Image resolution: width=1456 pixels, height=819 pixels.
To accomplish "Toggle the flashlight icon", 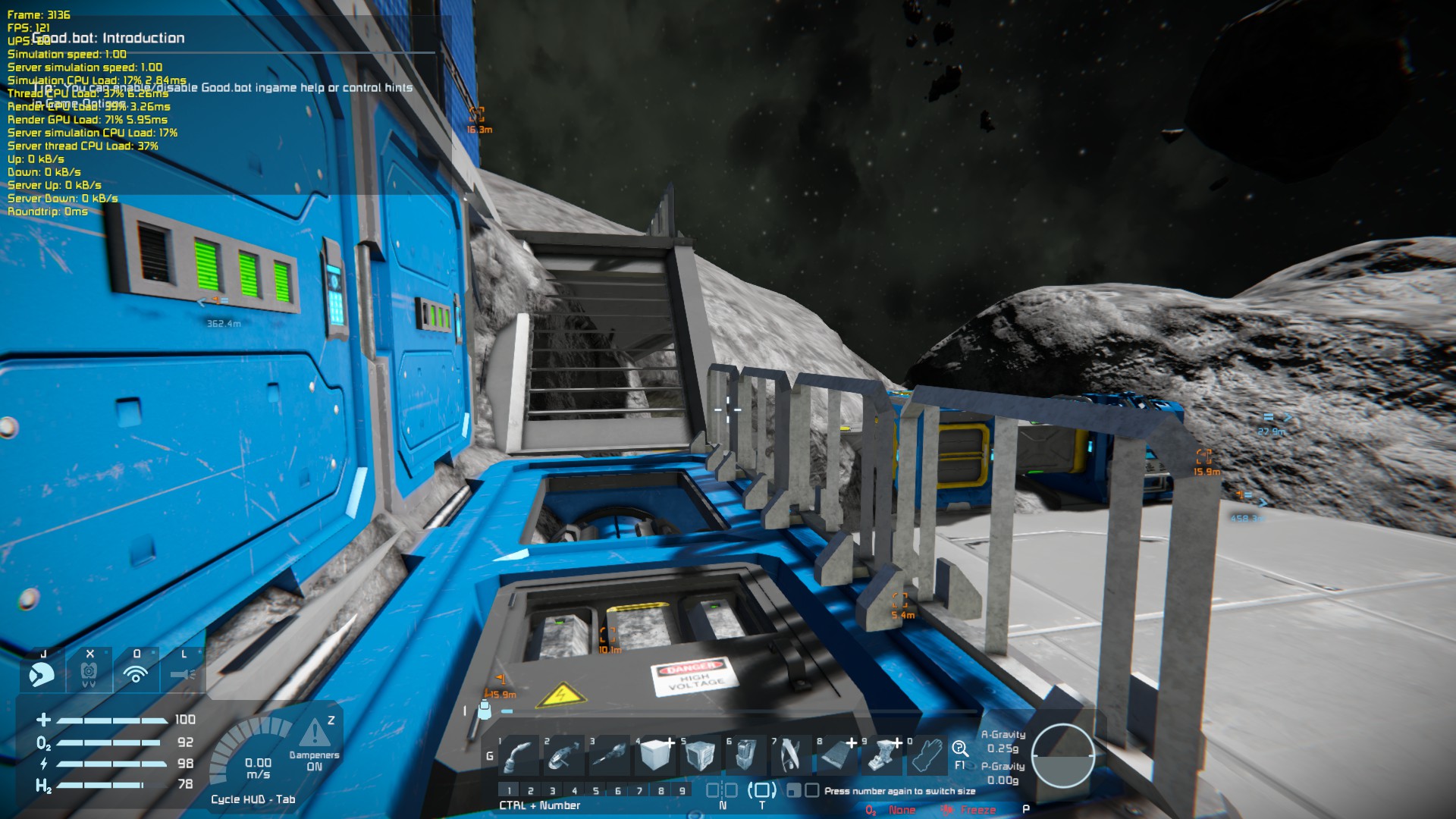I will (x=183, y=673).
